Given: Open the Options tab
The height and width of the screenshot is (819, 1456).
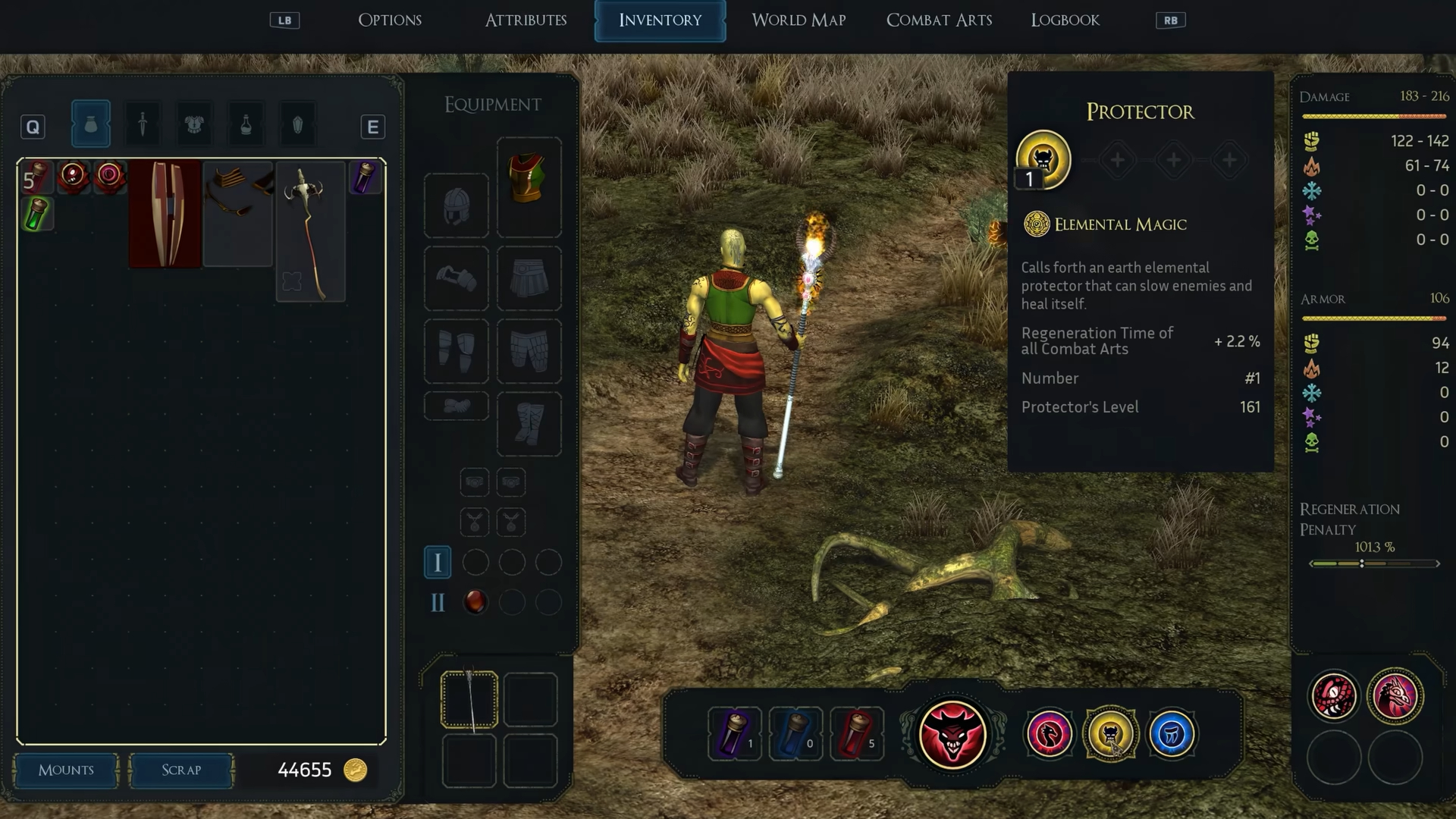Looking at the screenshot, I should click(x=390, y=20).
